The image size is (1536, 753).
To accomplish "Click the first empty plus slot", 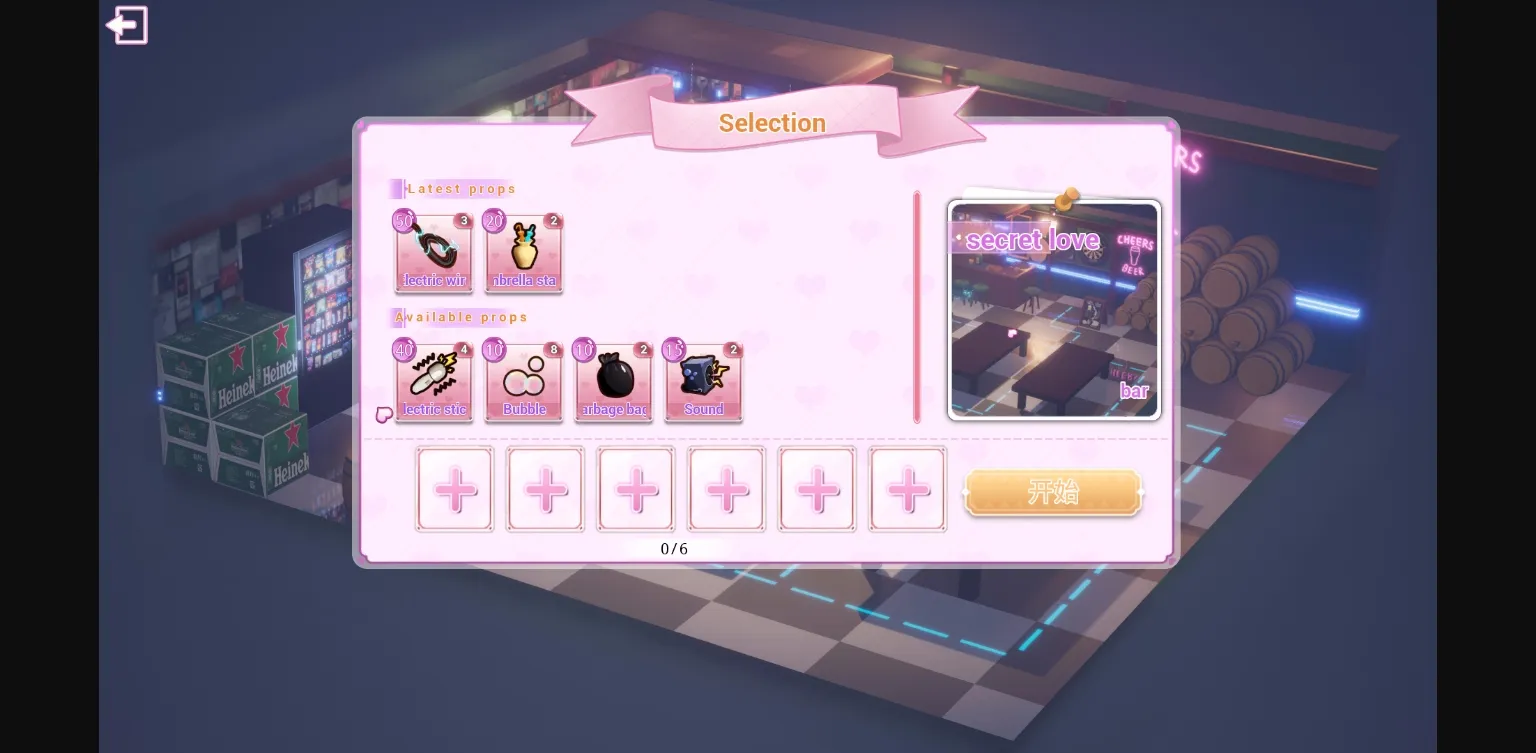I will 455,489.
